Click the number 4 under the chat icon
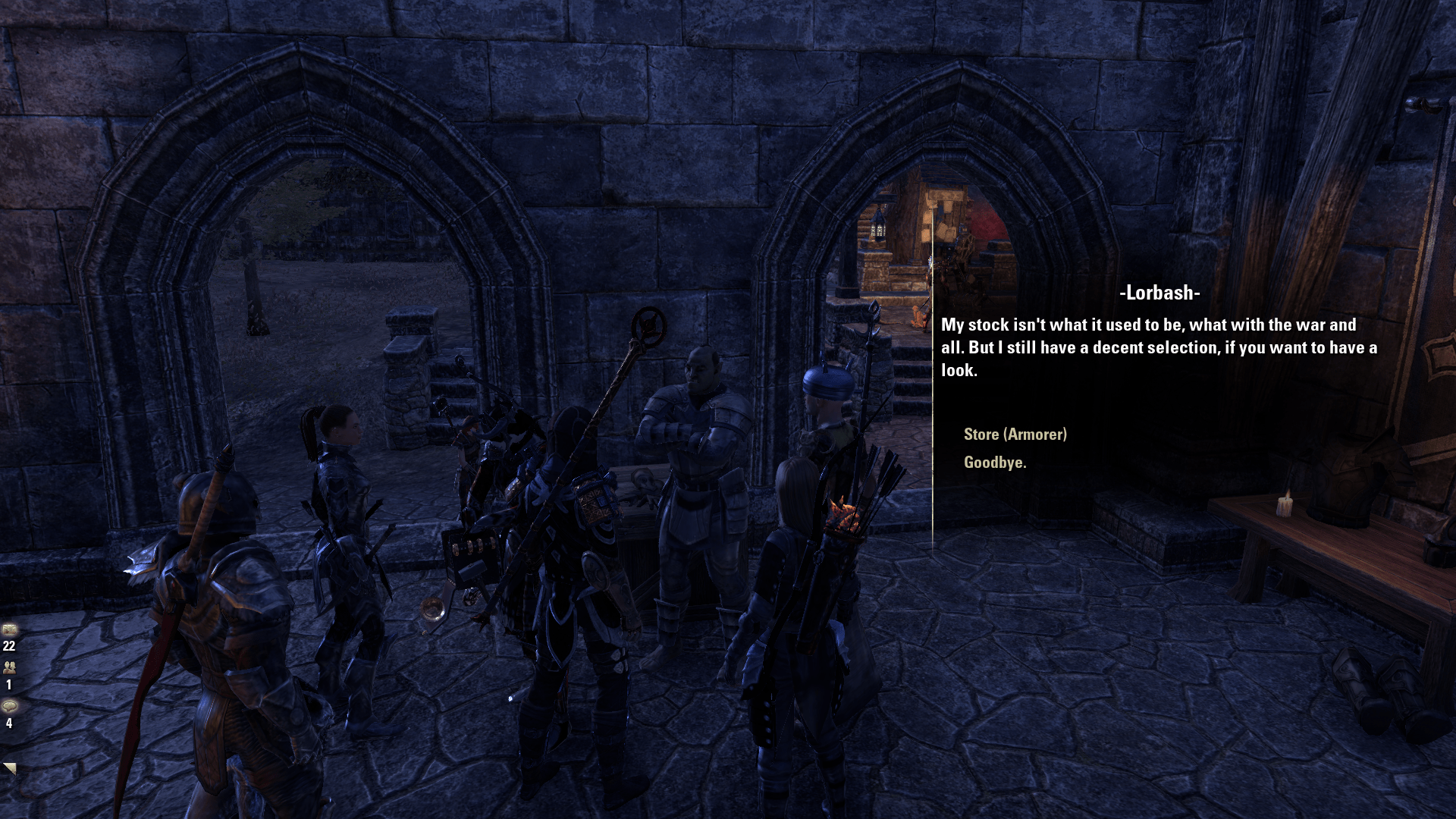Viewport: 1456px width, 819px height. [9, 723]
